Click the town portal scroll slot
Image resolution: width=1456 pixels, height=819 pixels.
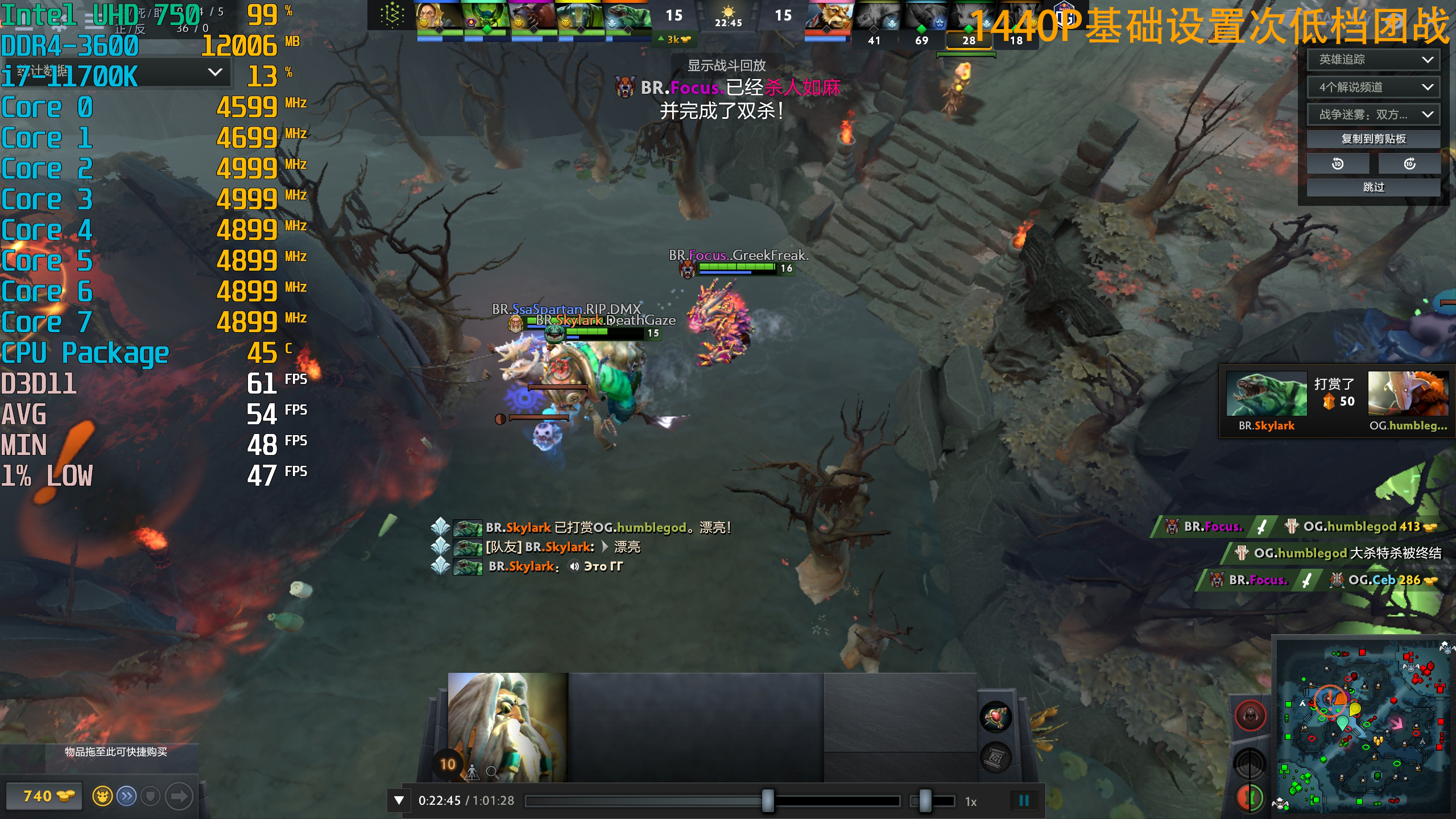point(995,758)
